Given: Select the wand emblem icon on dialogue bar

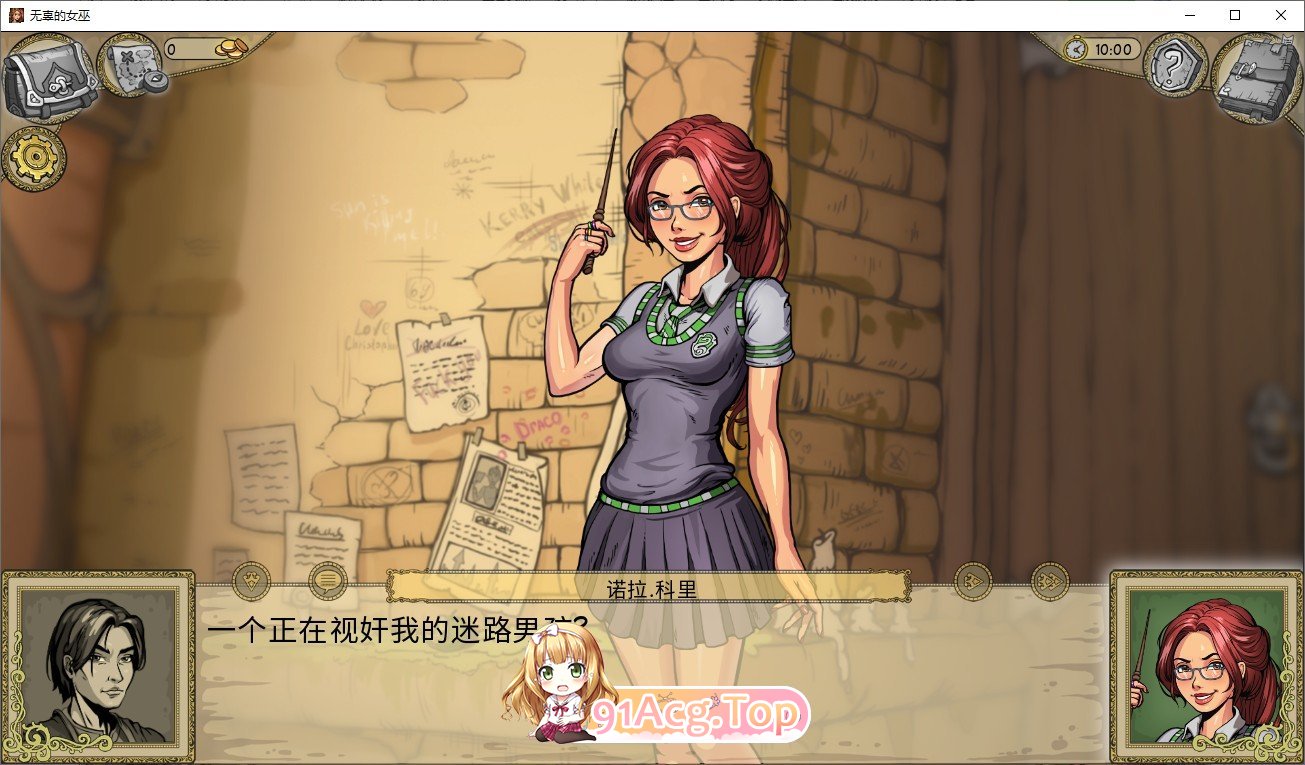Looking at the screenshot, I should pos(250,581).
